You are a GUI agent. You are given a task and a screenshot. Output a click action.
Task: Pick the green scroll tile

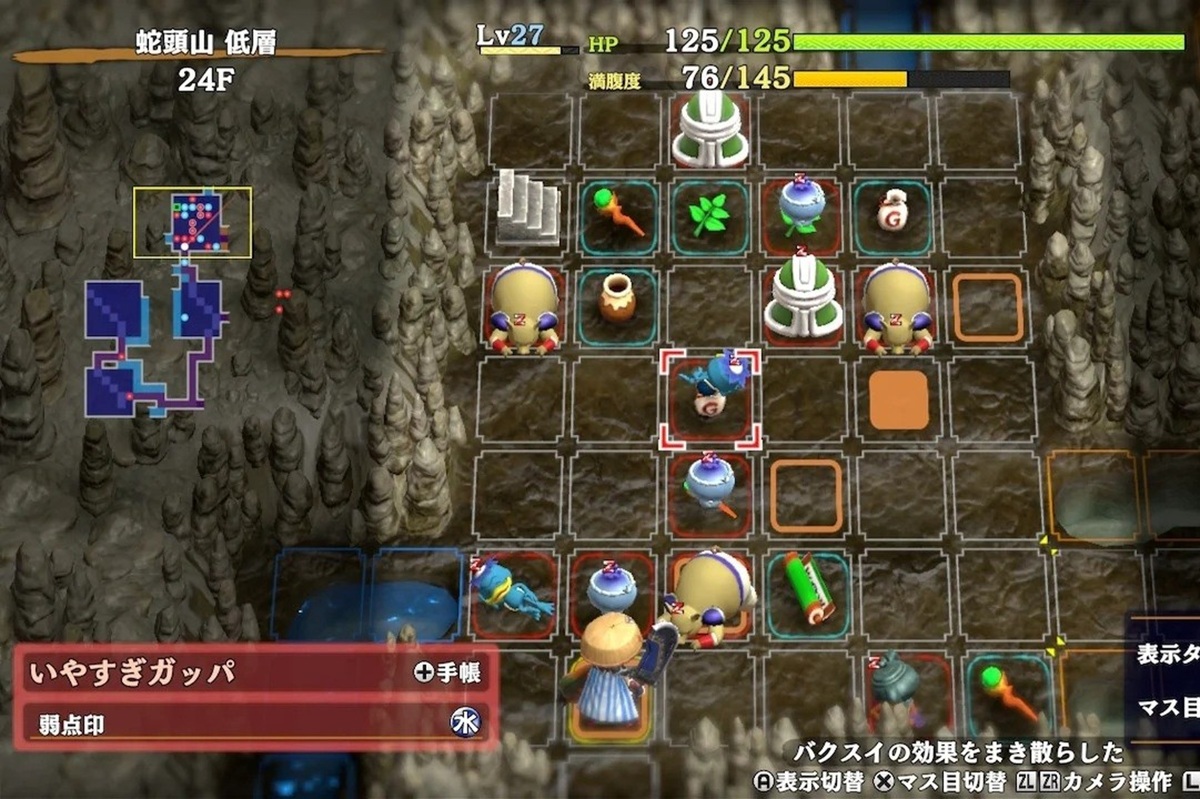coord(808,586)
